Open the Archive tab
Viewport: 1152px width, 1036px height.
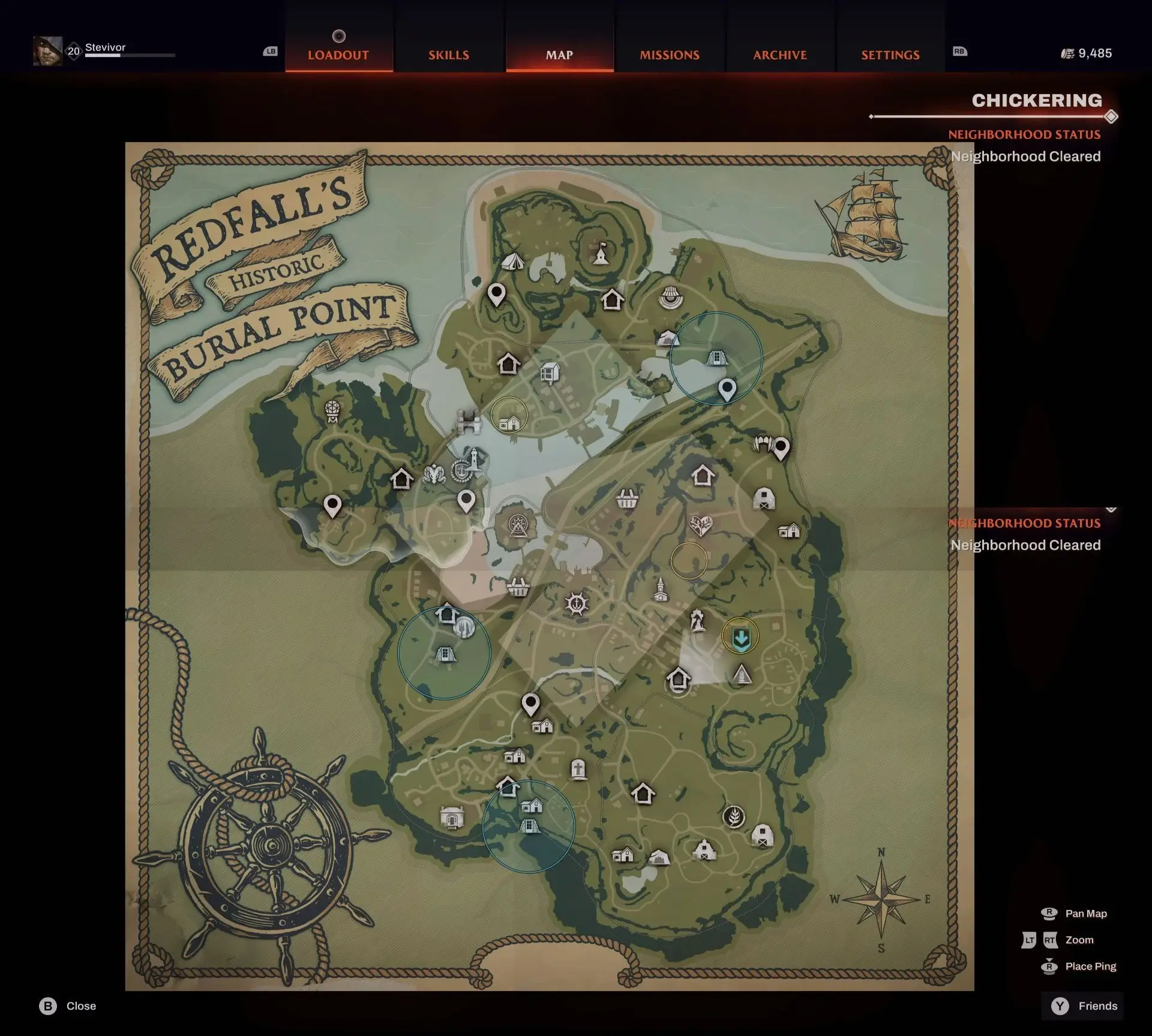[780, 55]
